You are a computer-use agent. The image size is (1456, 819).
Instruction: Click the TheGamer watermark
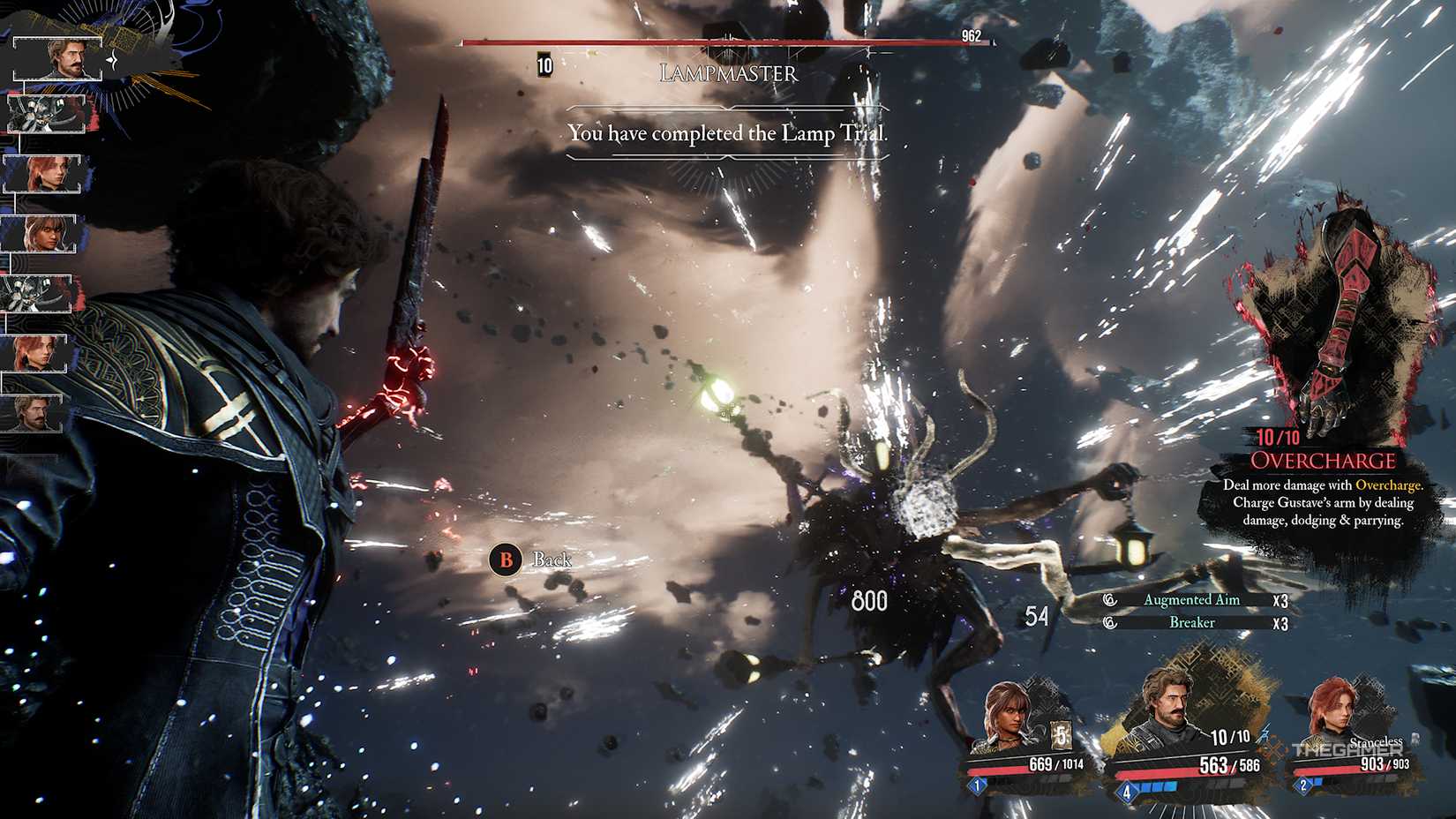point(1347,750)
